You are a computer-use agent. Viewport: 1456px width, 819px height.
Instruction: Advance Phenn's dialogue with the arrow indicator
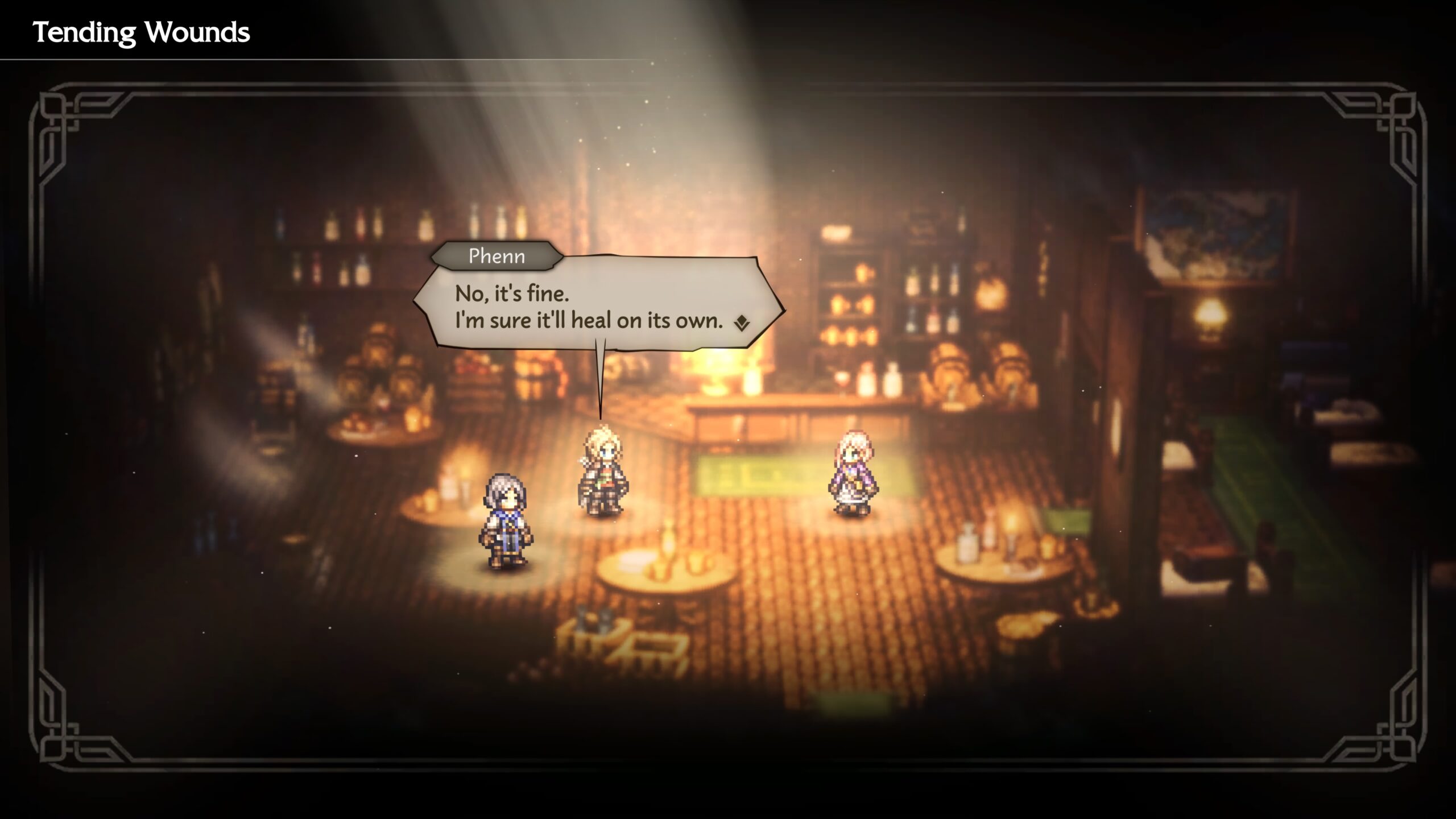pyautogui.click(x=742, y=324)
